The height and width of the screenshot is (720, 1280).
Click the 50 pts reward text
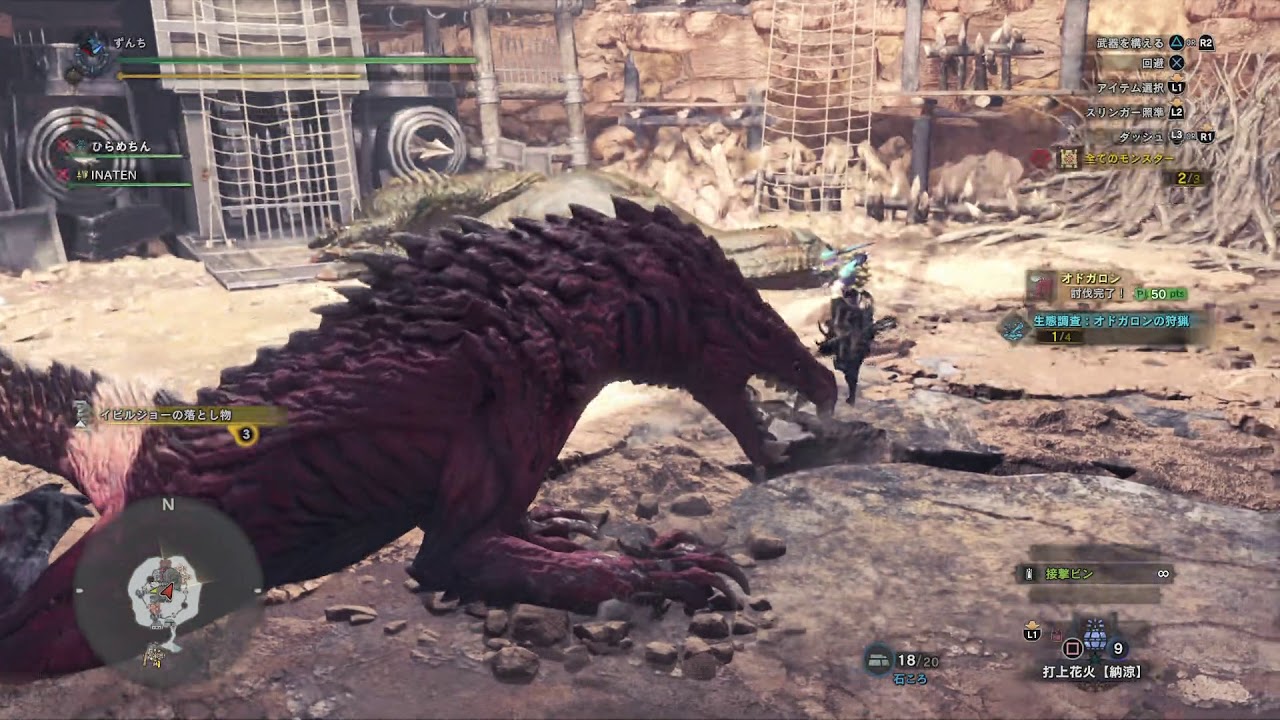[1158, 293]
